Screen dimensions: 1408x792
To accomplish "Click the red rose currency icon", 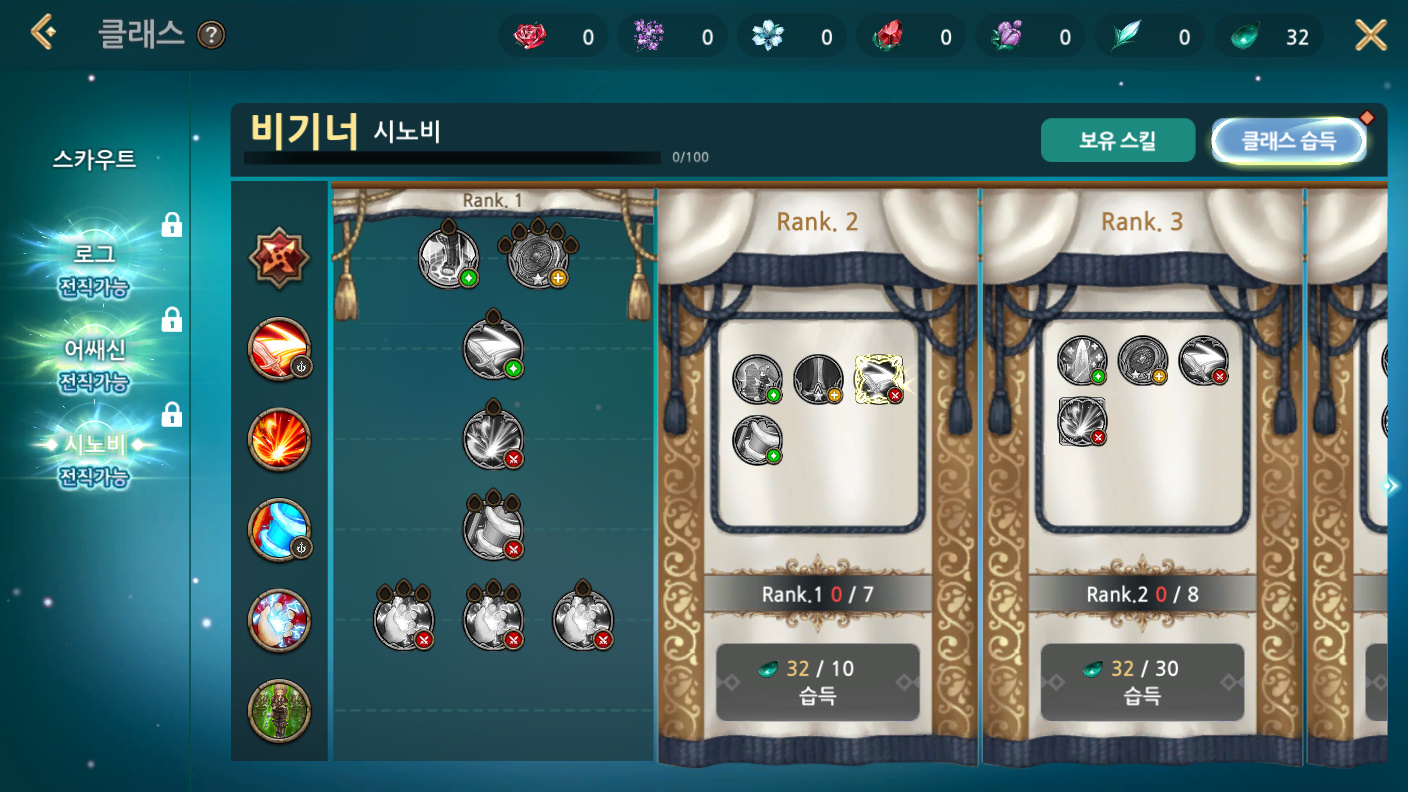I will [x=530, y=37].
